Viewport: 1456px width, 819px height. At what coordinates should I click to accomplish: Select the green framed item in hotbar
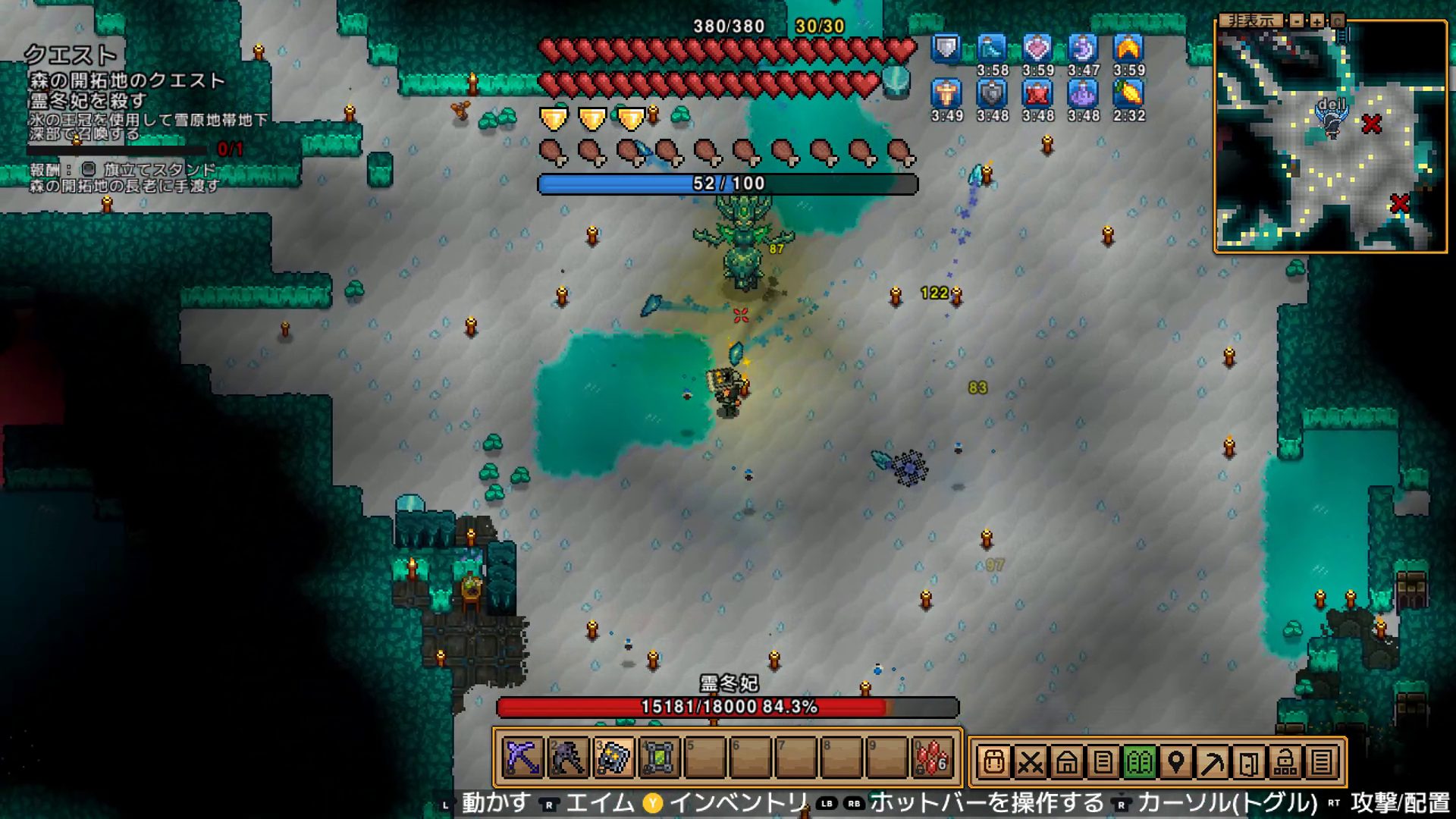tap(659, 758)
